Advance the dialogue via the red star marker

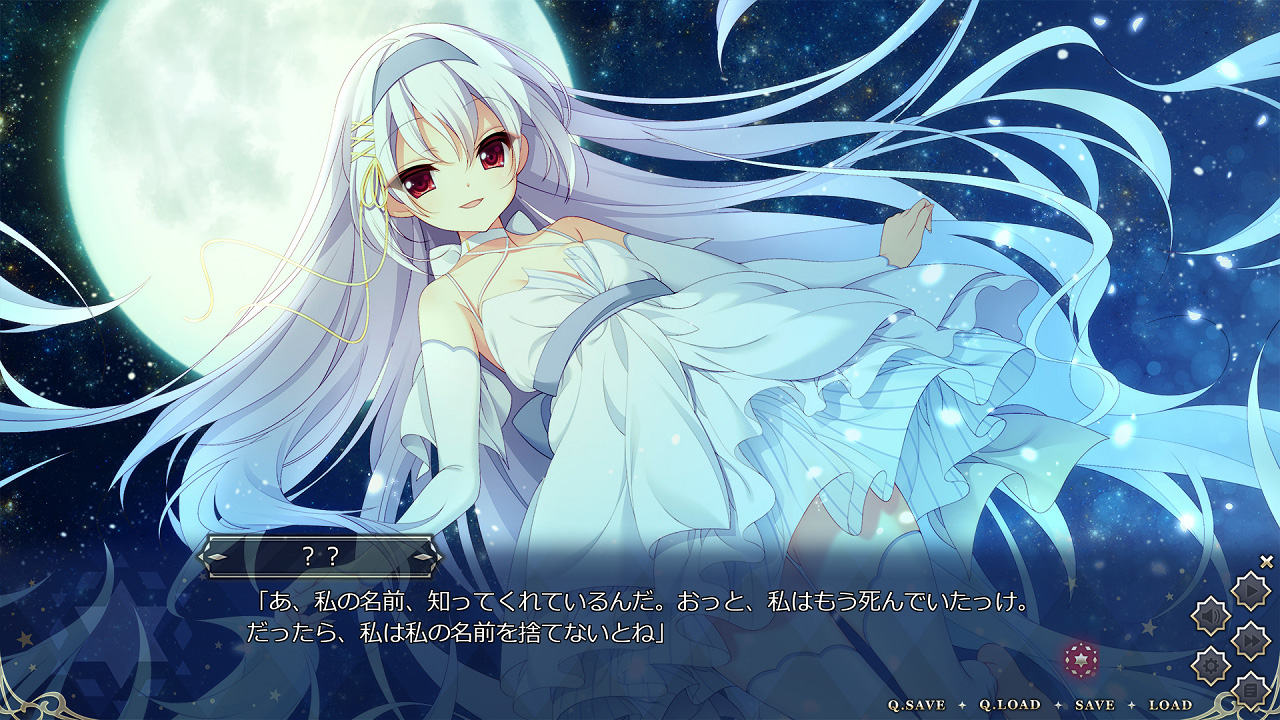(x=1081, y=659)
